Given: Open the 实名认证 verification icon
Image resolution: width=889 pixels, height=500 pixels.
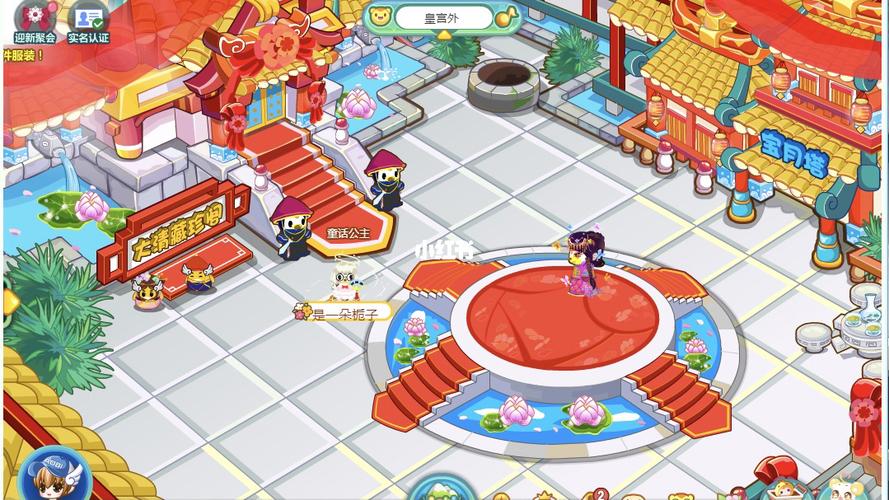Looking at the screenshot, I should coord(88,20).
